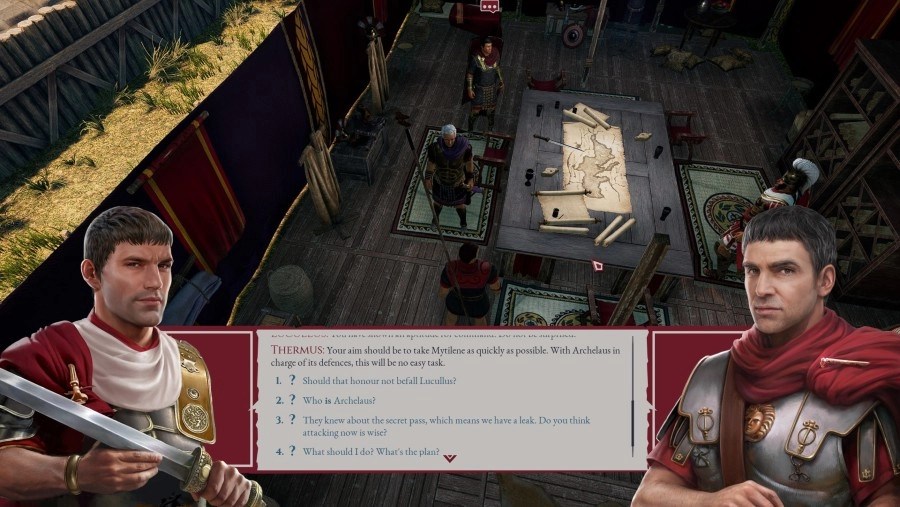Click the red down arrow below the replies
Screen dimensions: 900x507
tap(450, 458)
